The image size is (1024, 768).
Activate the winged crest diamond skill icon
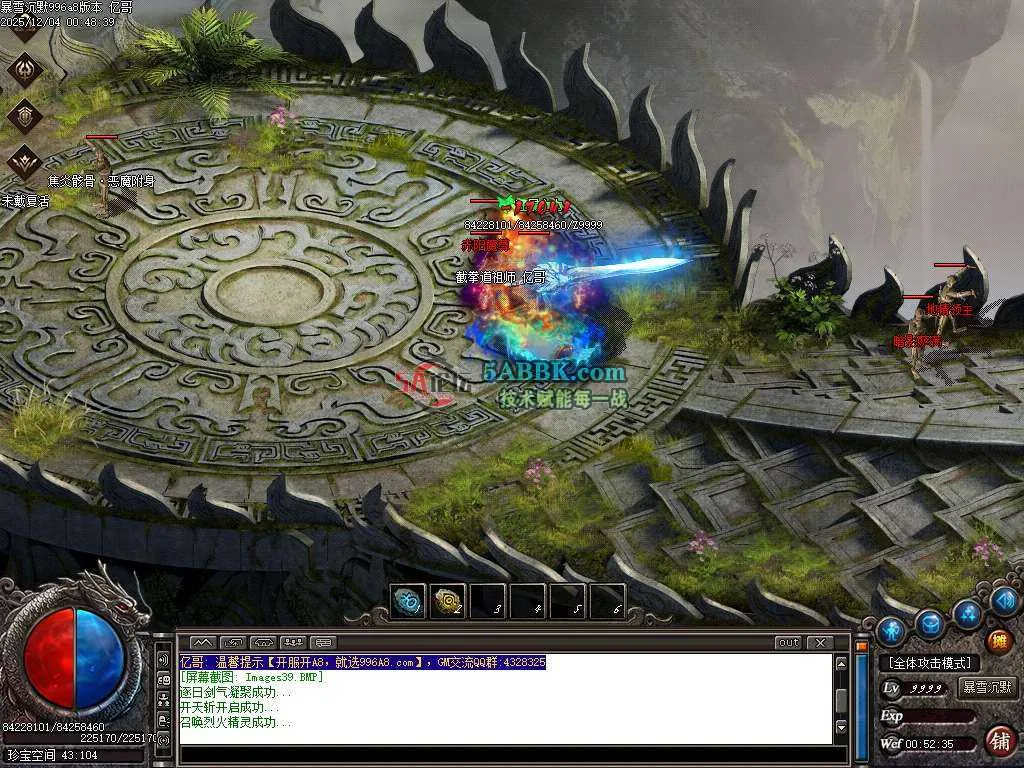pos(24,160)
